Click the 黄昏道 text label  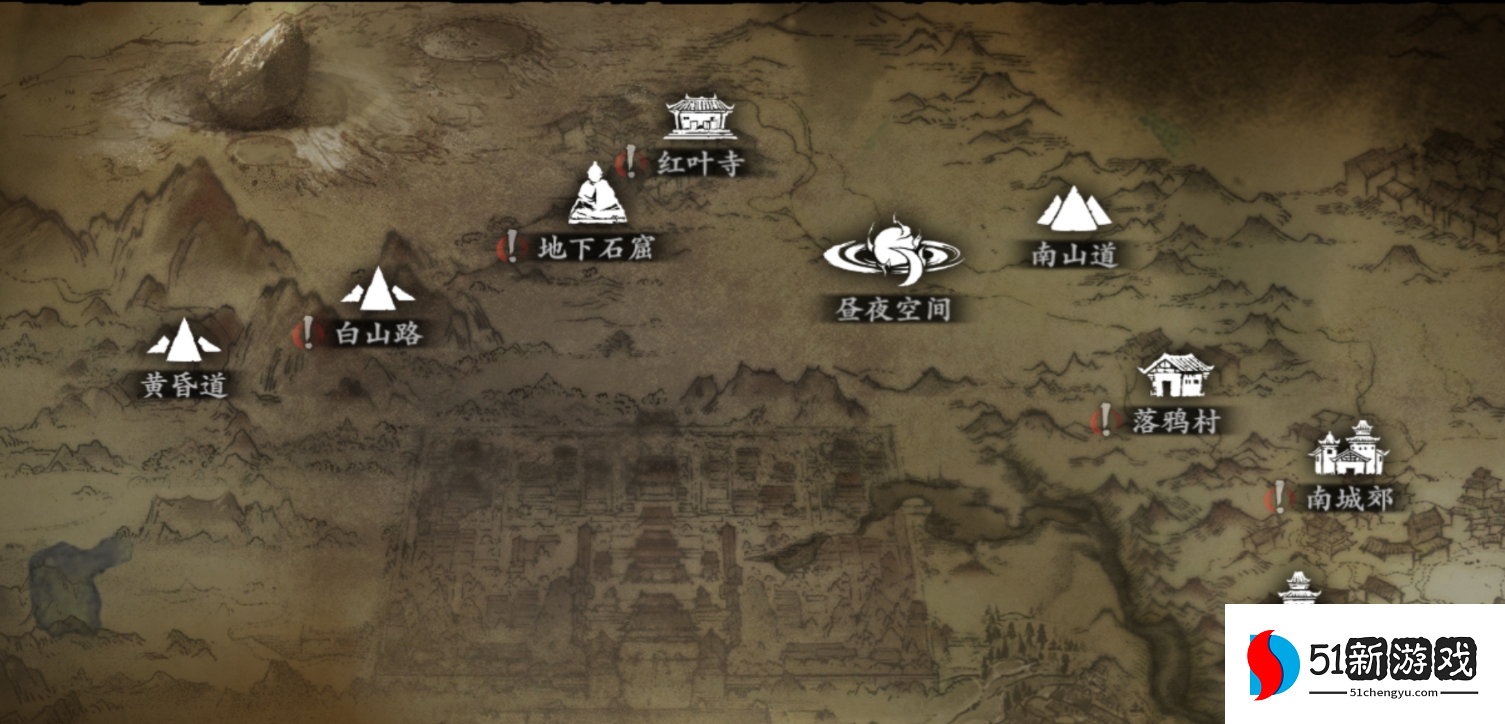point(183,383)
